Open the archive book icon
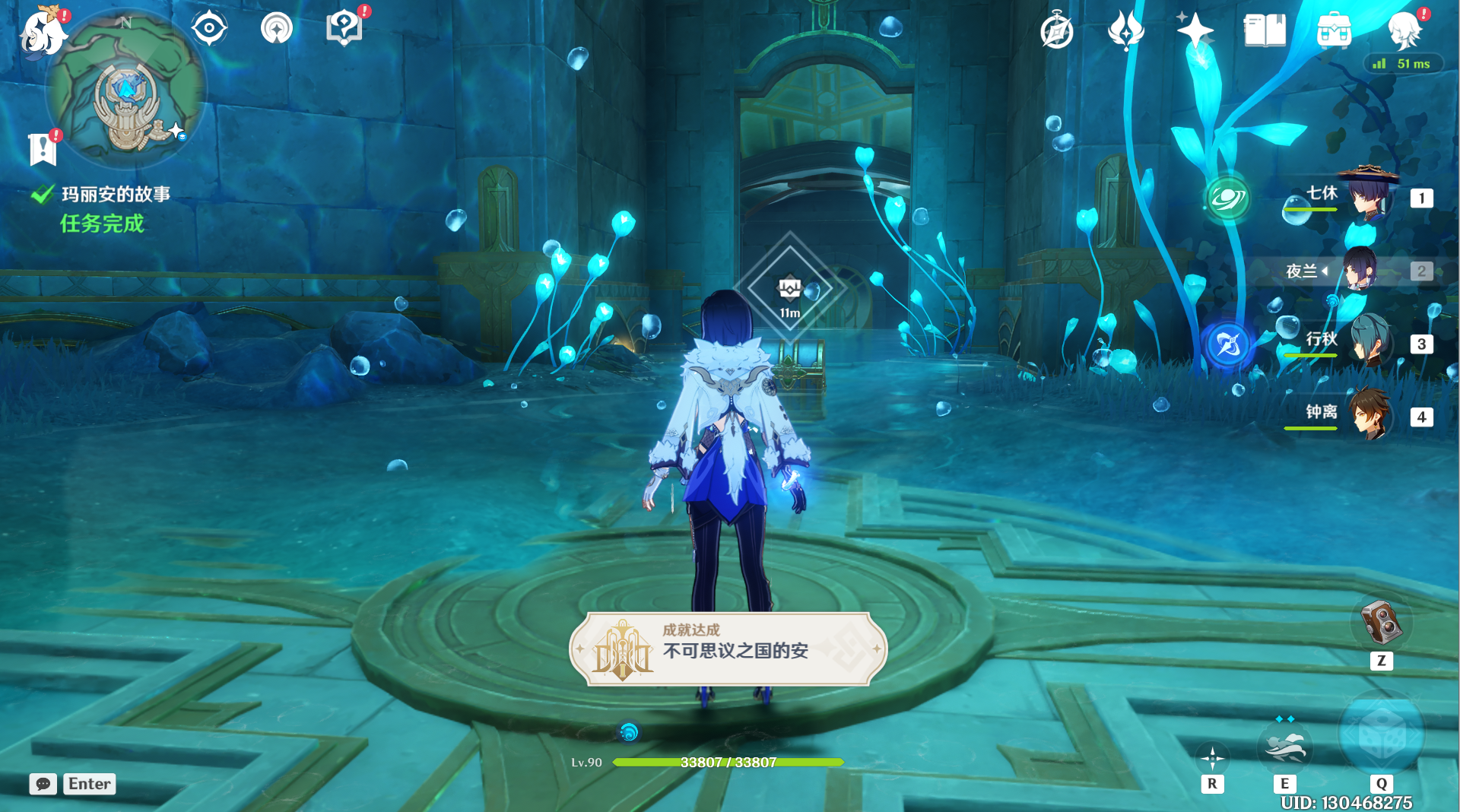The width and height of the screenshot is (1460, 812). click(x=1265, y=29)
